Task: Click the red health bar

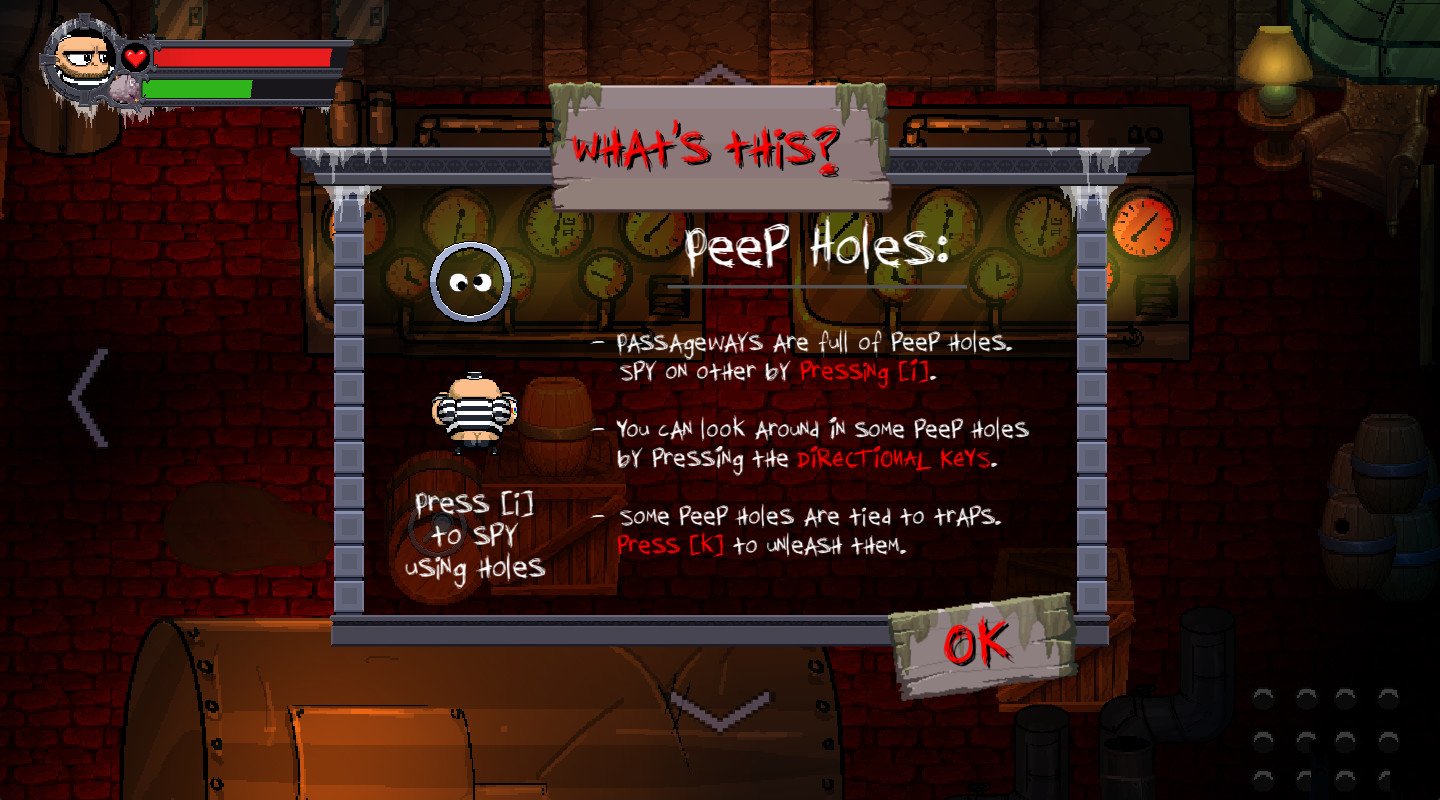Action: [240, 58]
